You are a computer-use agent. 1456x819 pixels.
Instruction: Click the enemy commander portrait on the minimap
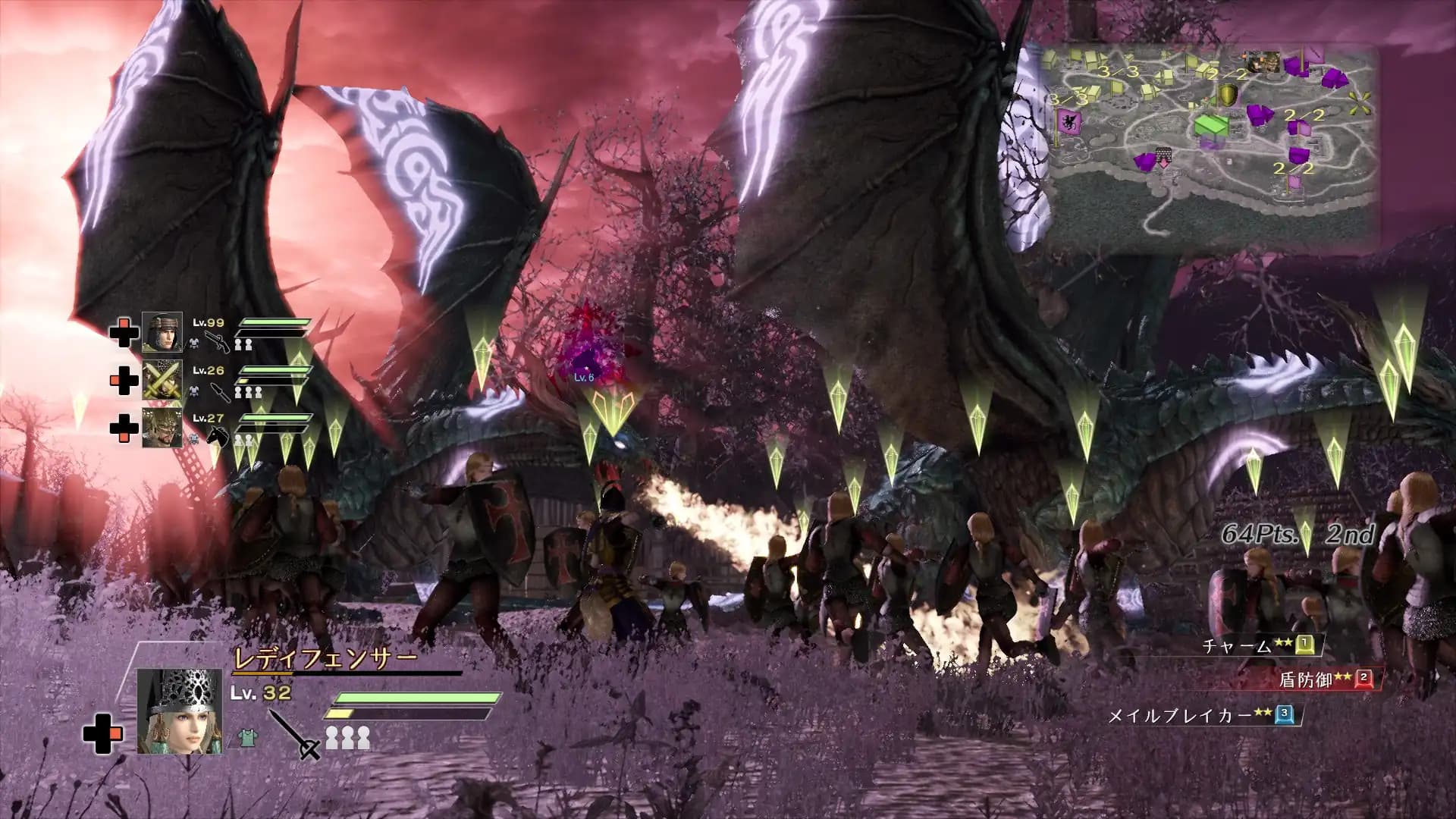(x=1263, y=61)
